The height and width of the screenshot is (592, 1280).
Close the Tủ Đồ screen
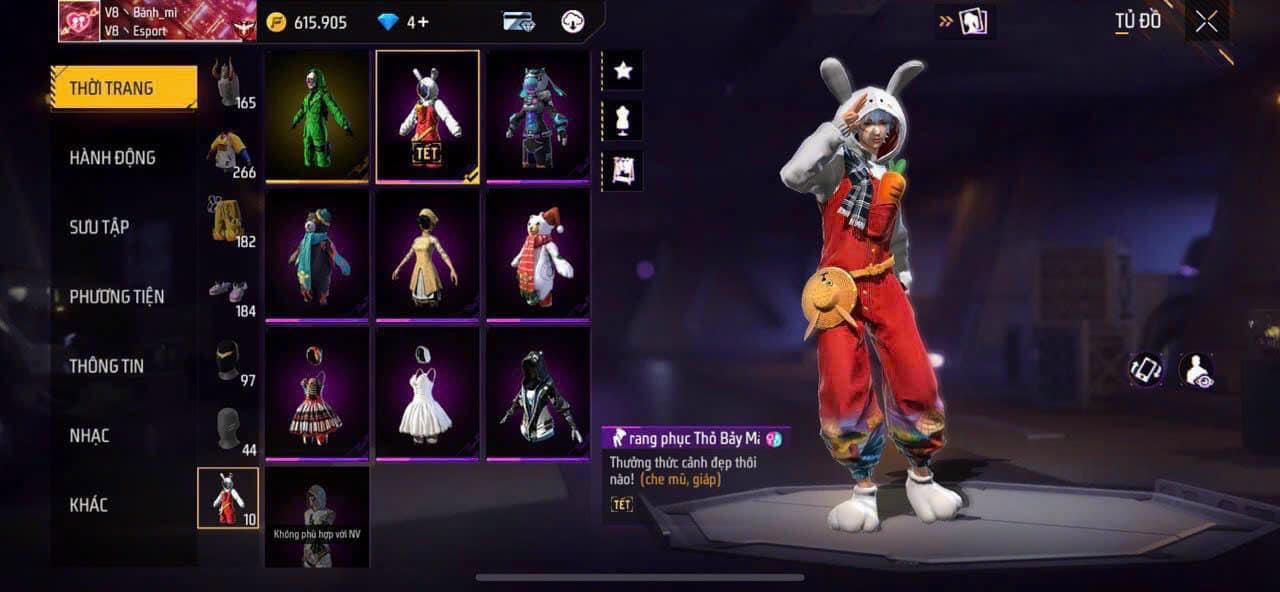(x=1206, y=22)
